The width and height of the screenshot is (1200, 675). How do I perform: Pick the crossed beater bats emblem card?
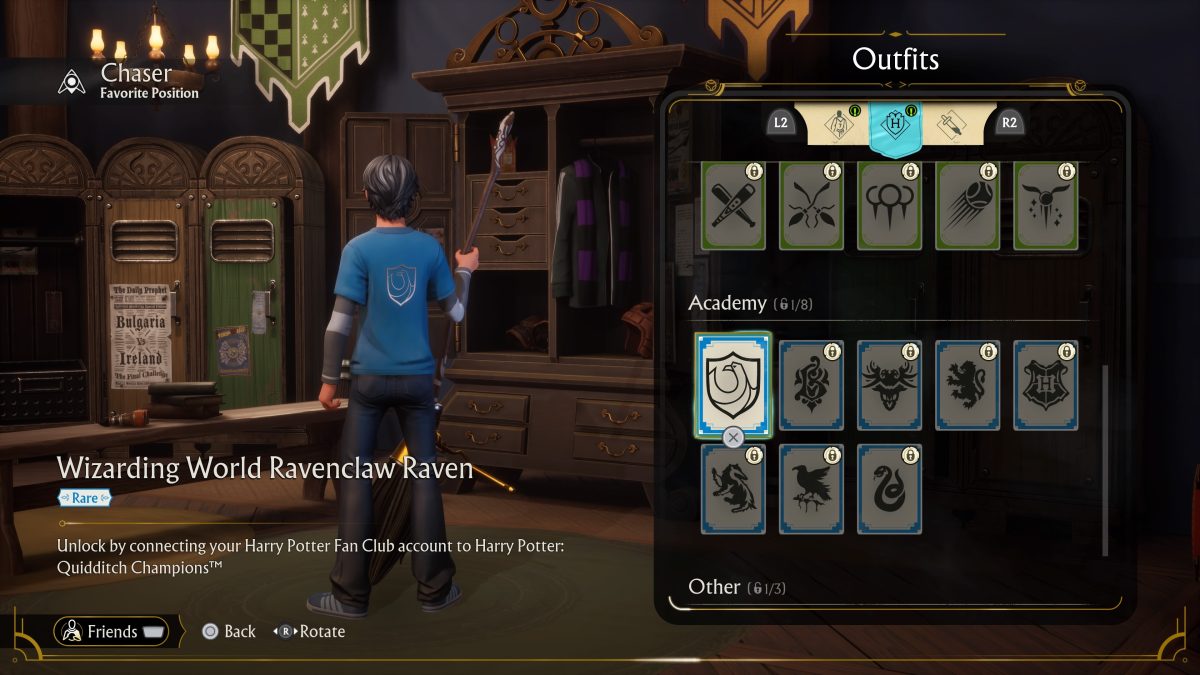click(733, 205)
